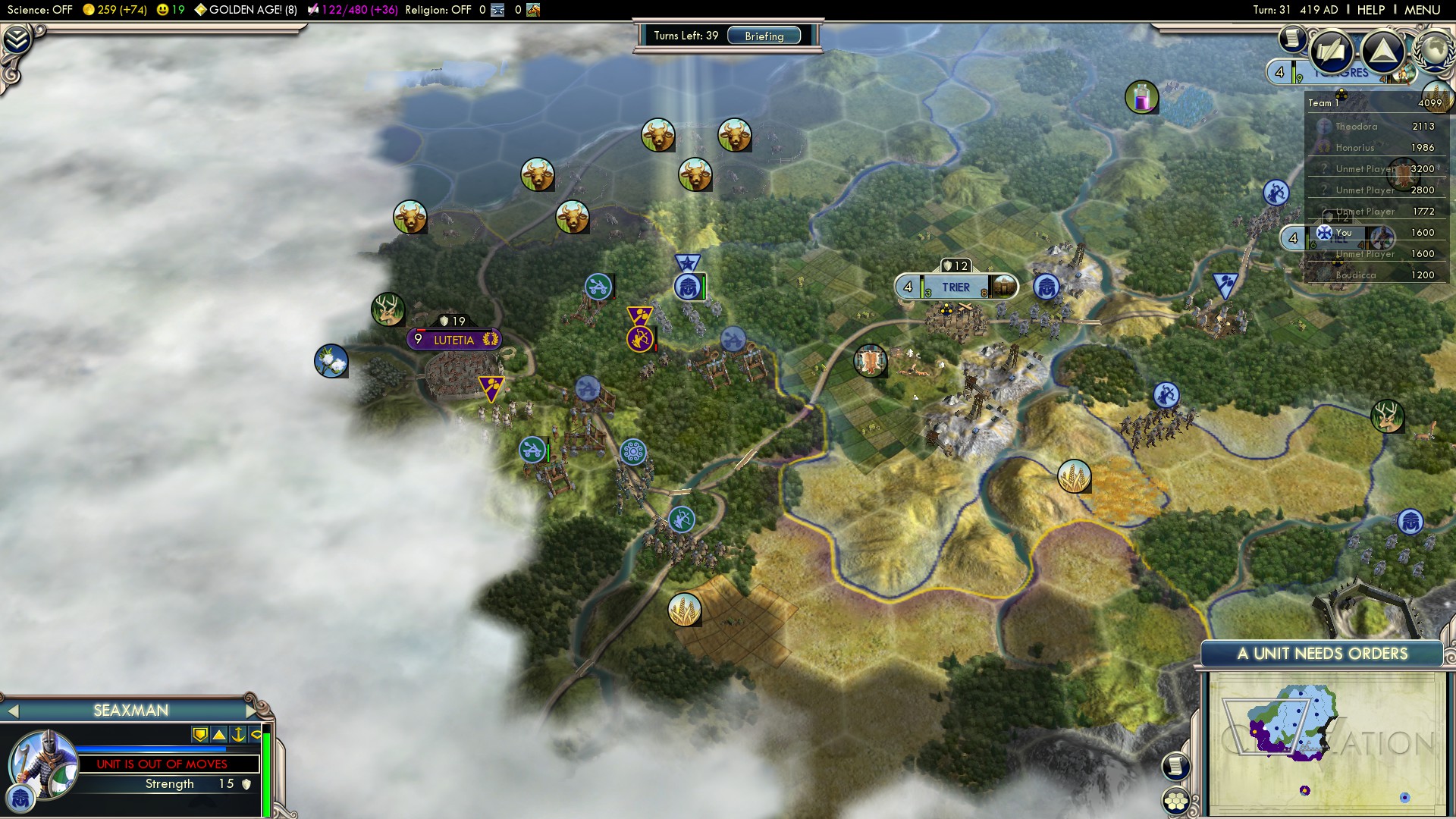The image size is (1456, 819).
Task: Open the Briefing panel
Action: pyautogui.click(x=764, y=36)
